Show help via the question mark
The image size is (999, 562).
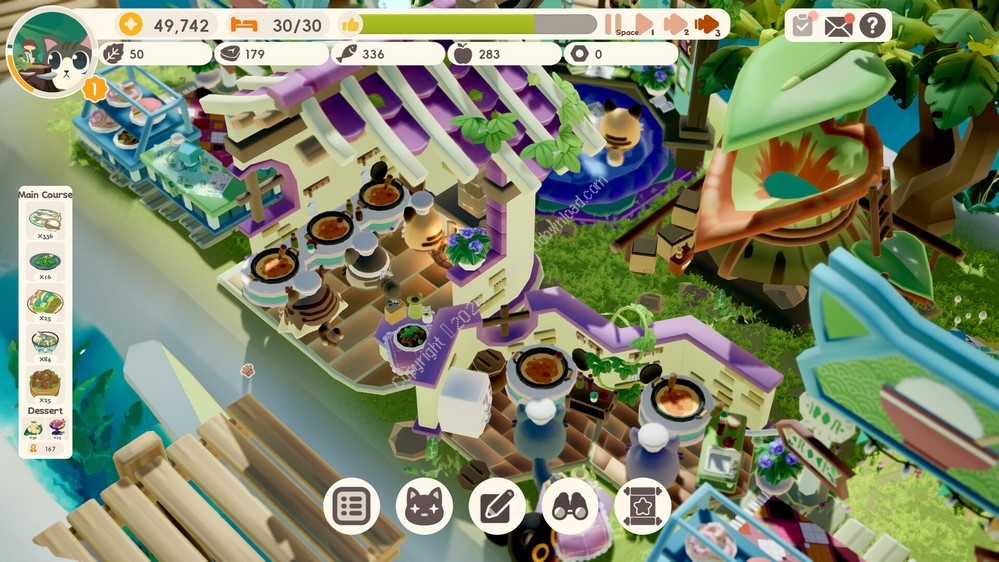click(872, 25)
